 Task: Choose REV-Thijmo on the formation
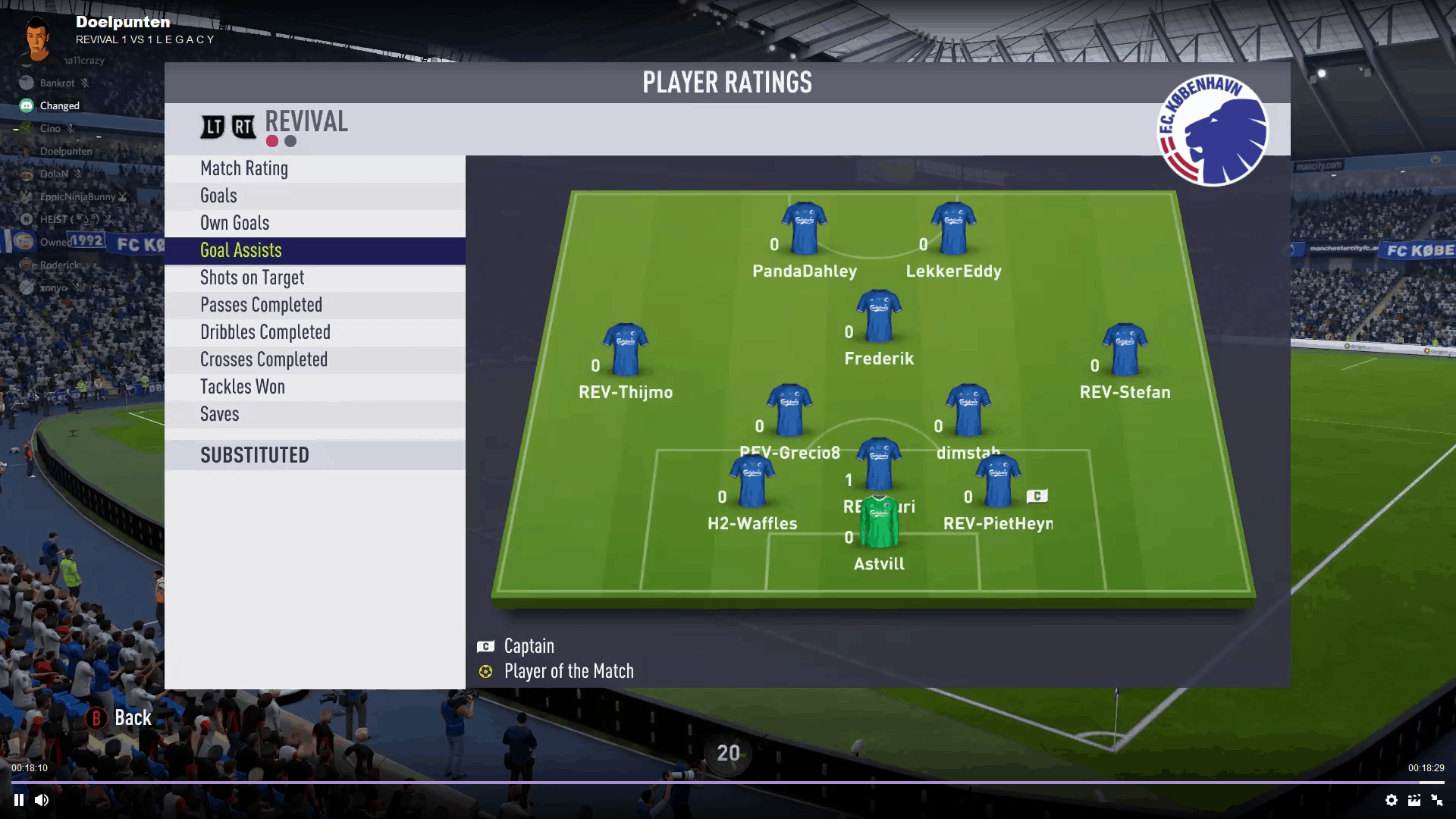point(626,350)
